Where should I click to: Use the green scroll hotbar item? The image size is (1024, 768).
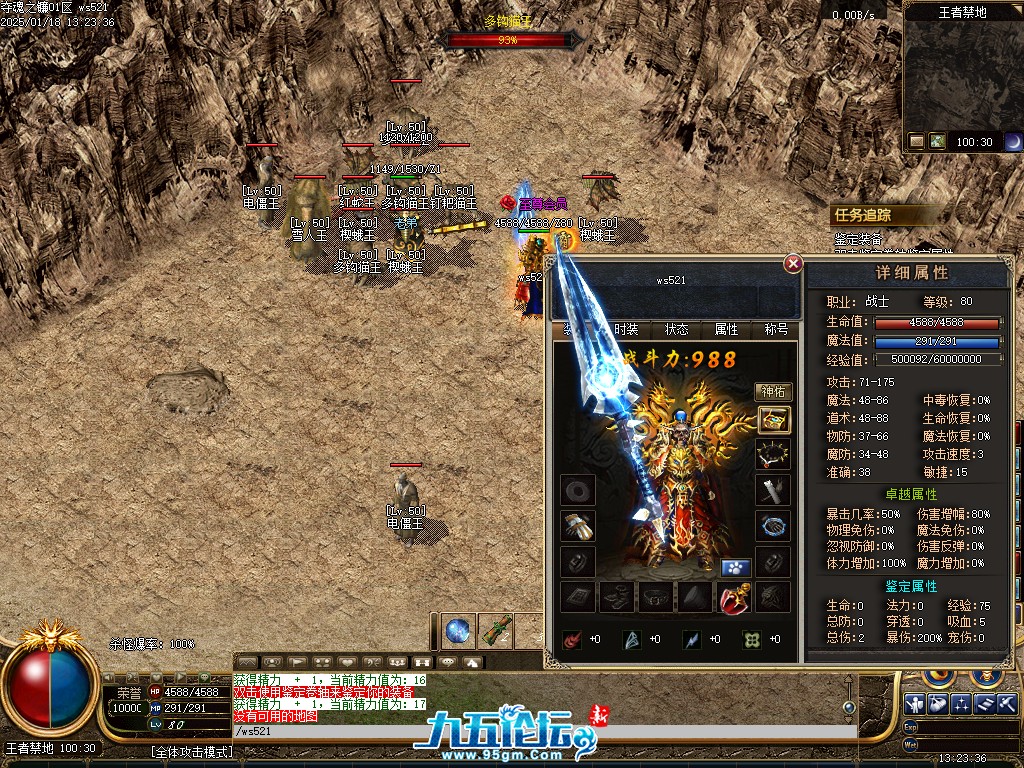point(496,630)
